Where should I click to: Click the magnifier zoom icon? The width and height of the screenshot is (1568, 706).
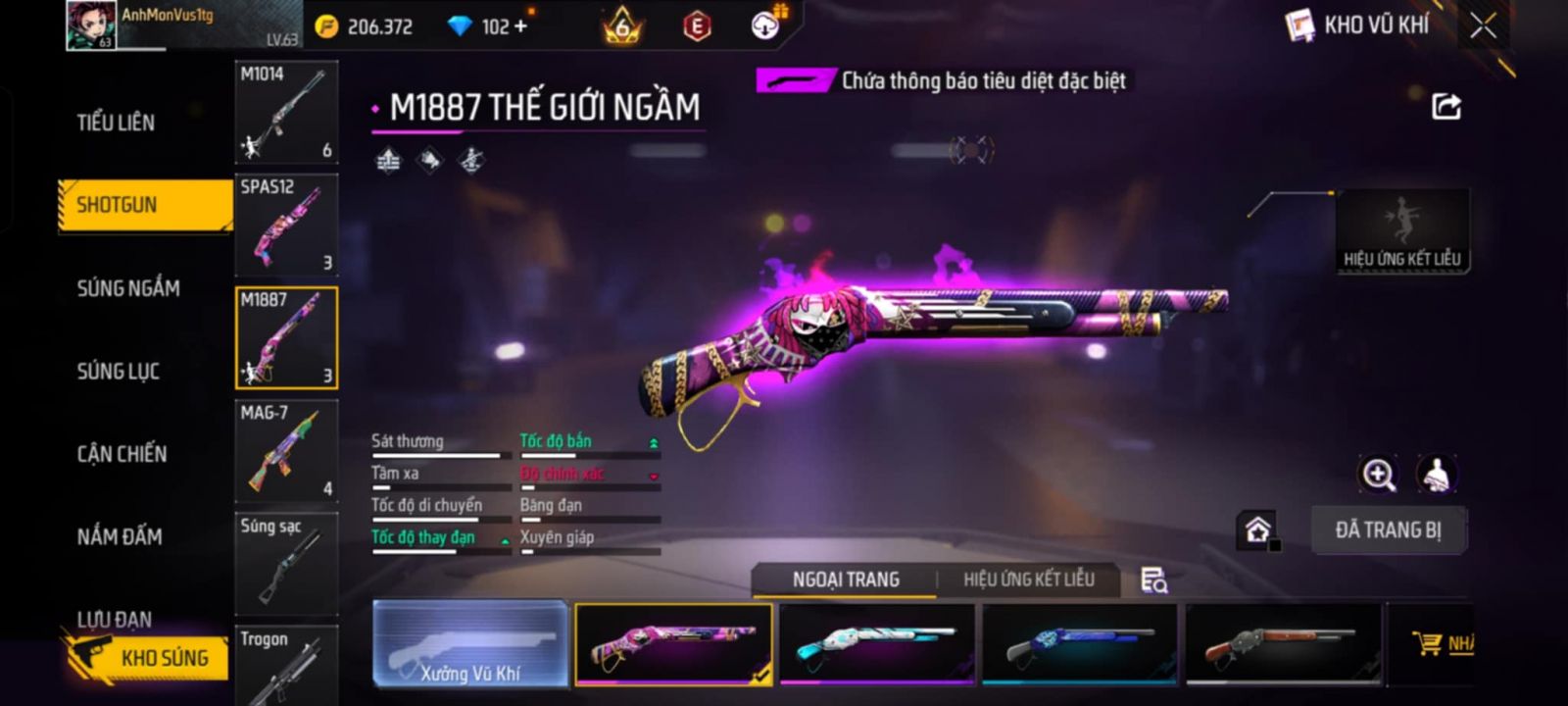click(x=1378, y=475)
